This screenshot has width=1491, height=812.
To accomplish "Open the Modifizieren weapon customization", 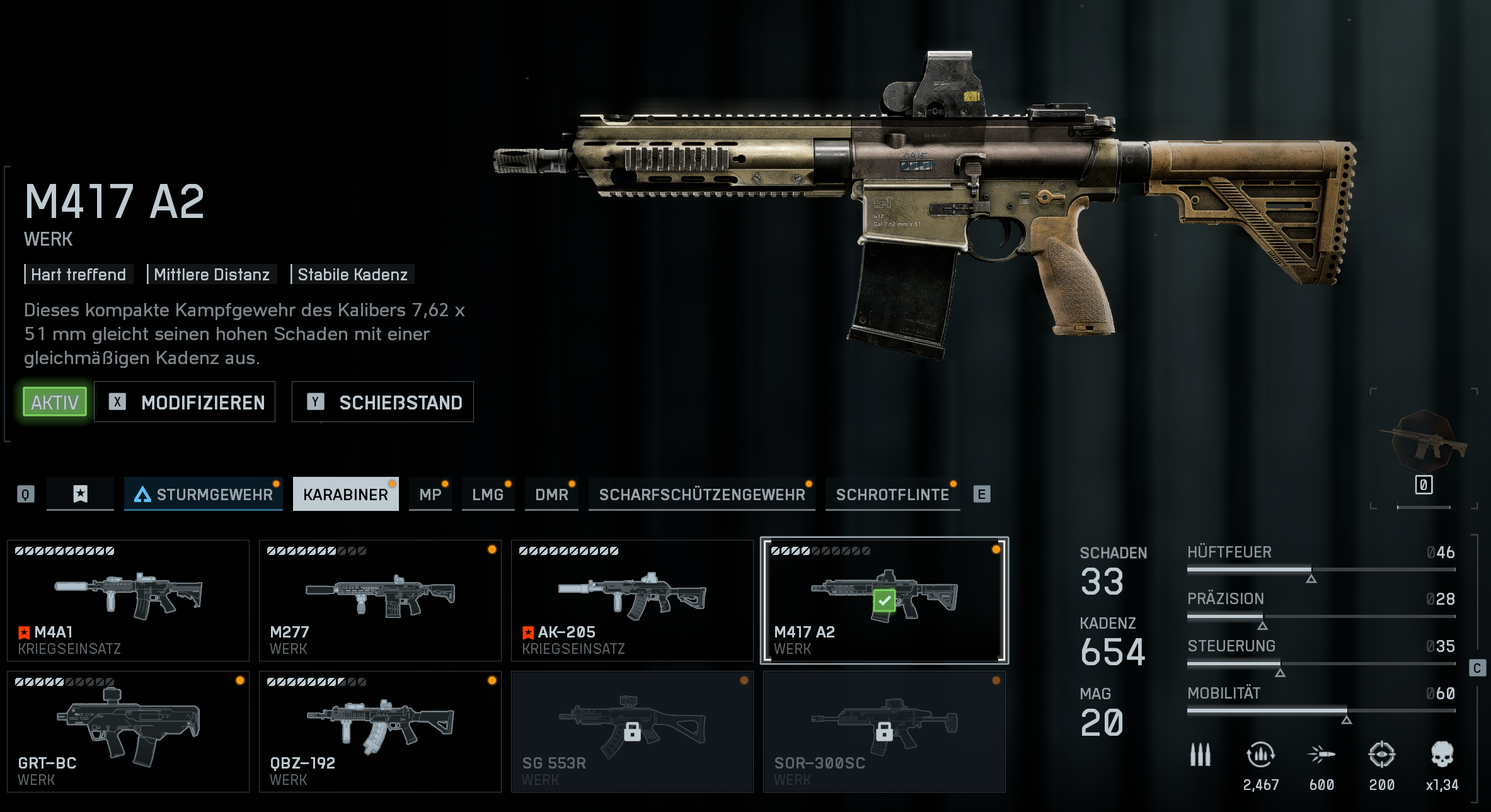I will (185, 402).
